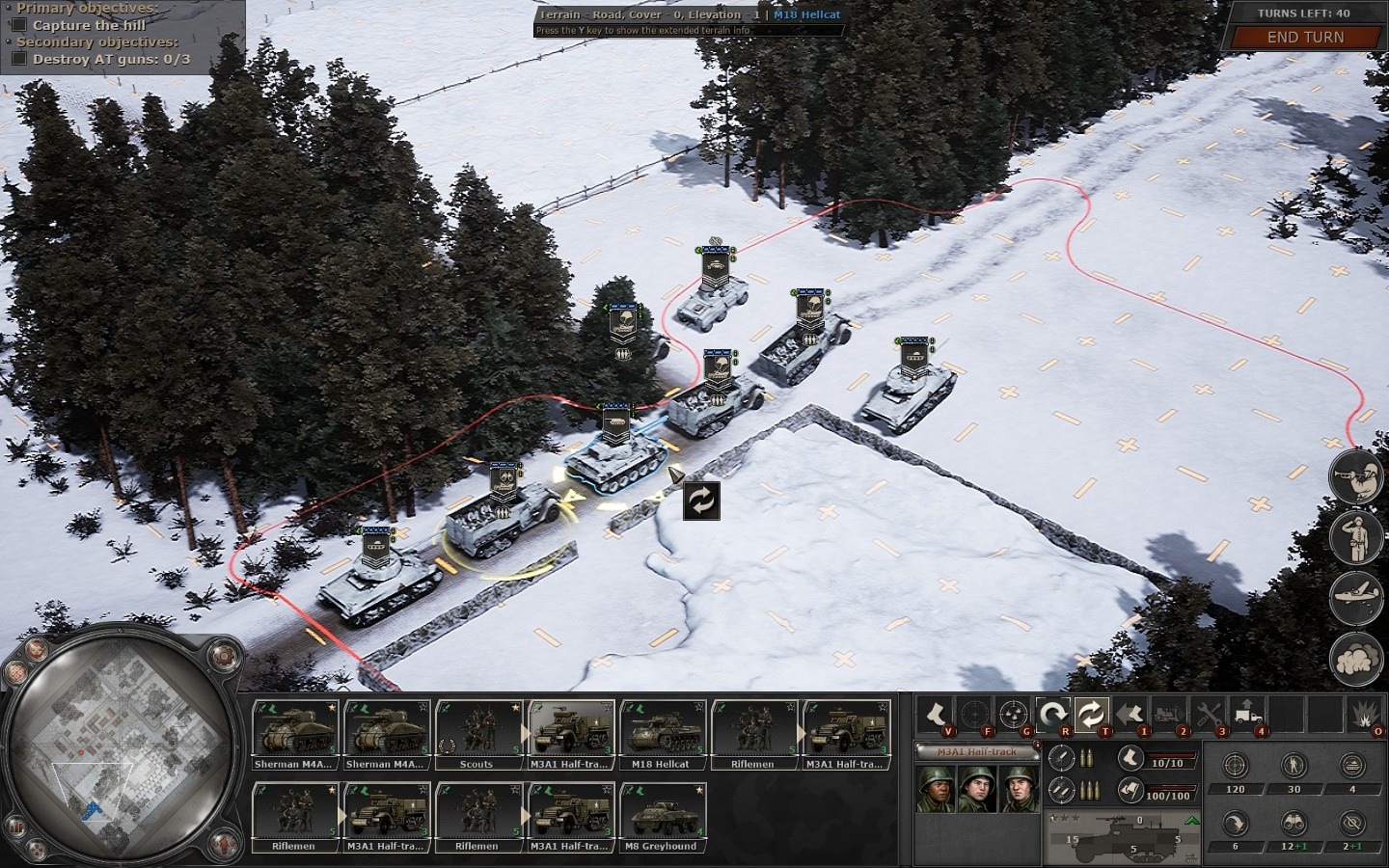The image size is (1389, 868).
Task: Open the smoke cloud support ability
Action: point(1352,660)
